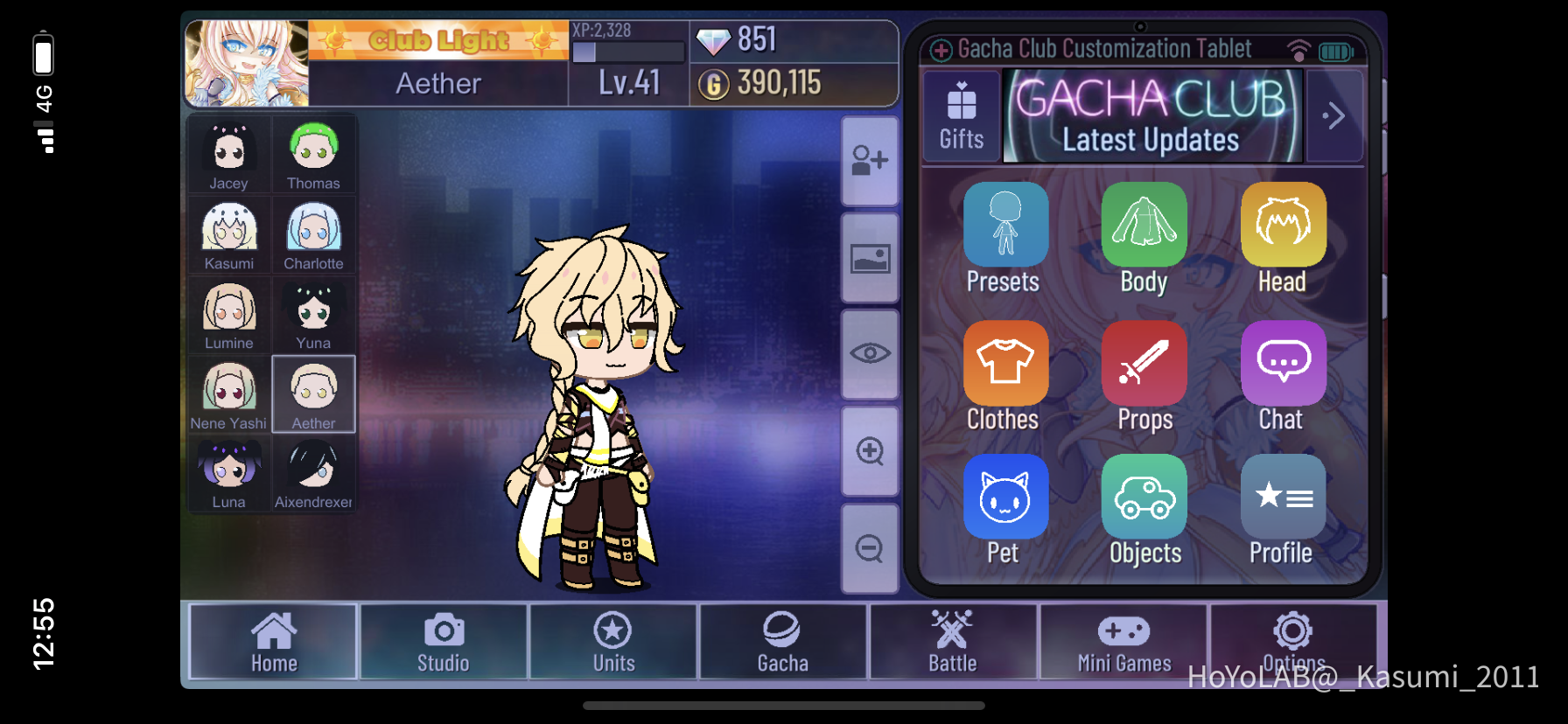The height and width of the screenshot is (724, 1568).
Task: Toggle UI visibility with the eye icon
Action: coord(869,353)
